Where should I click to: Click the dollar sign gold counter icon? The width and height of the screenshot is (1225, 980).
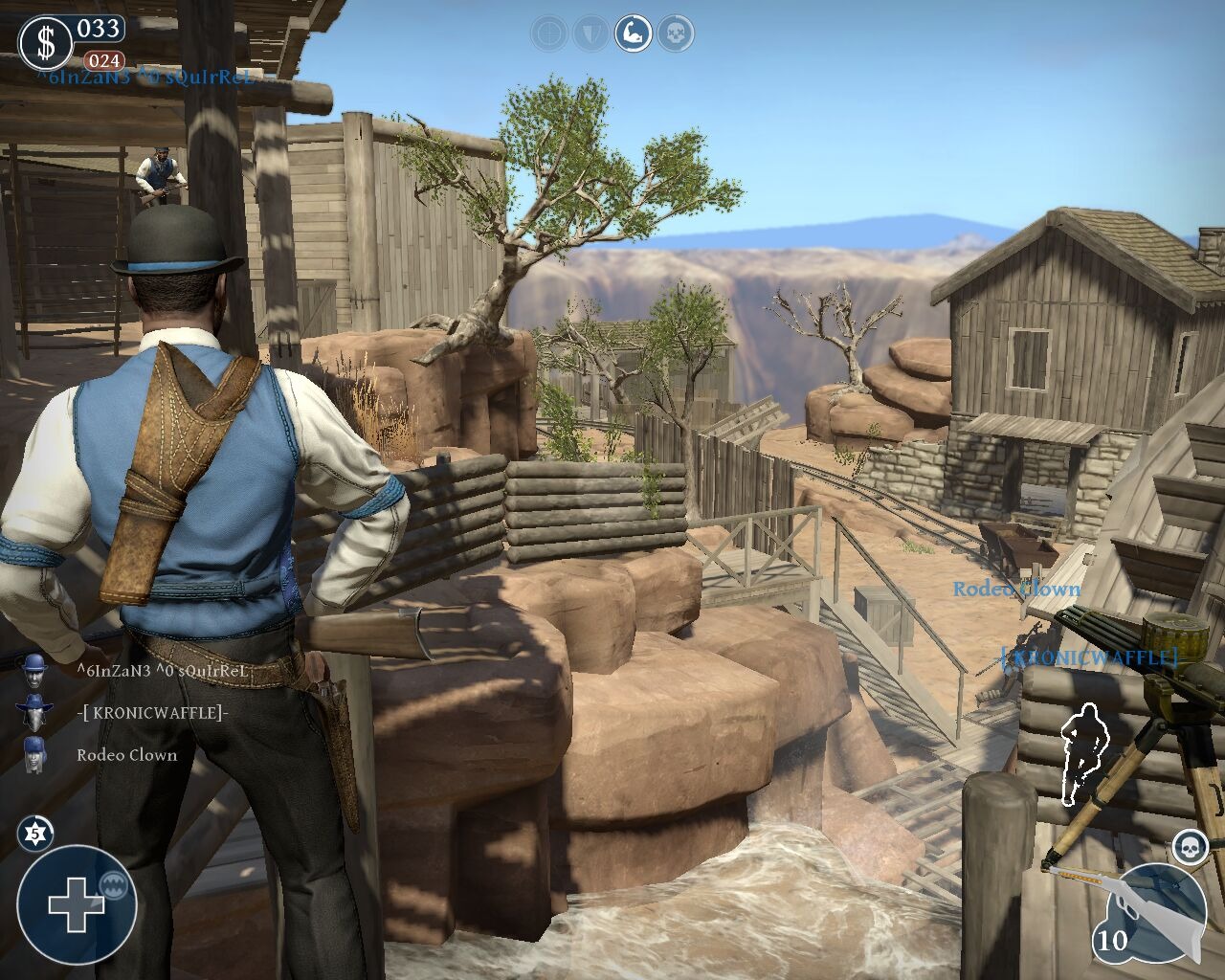click(x=45, y=40)
